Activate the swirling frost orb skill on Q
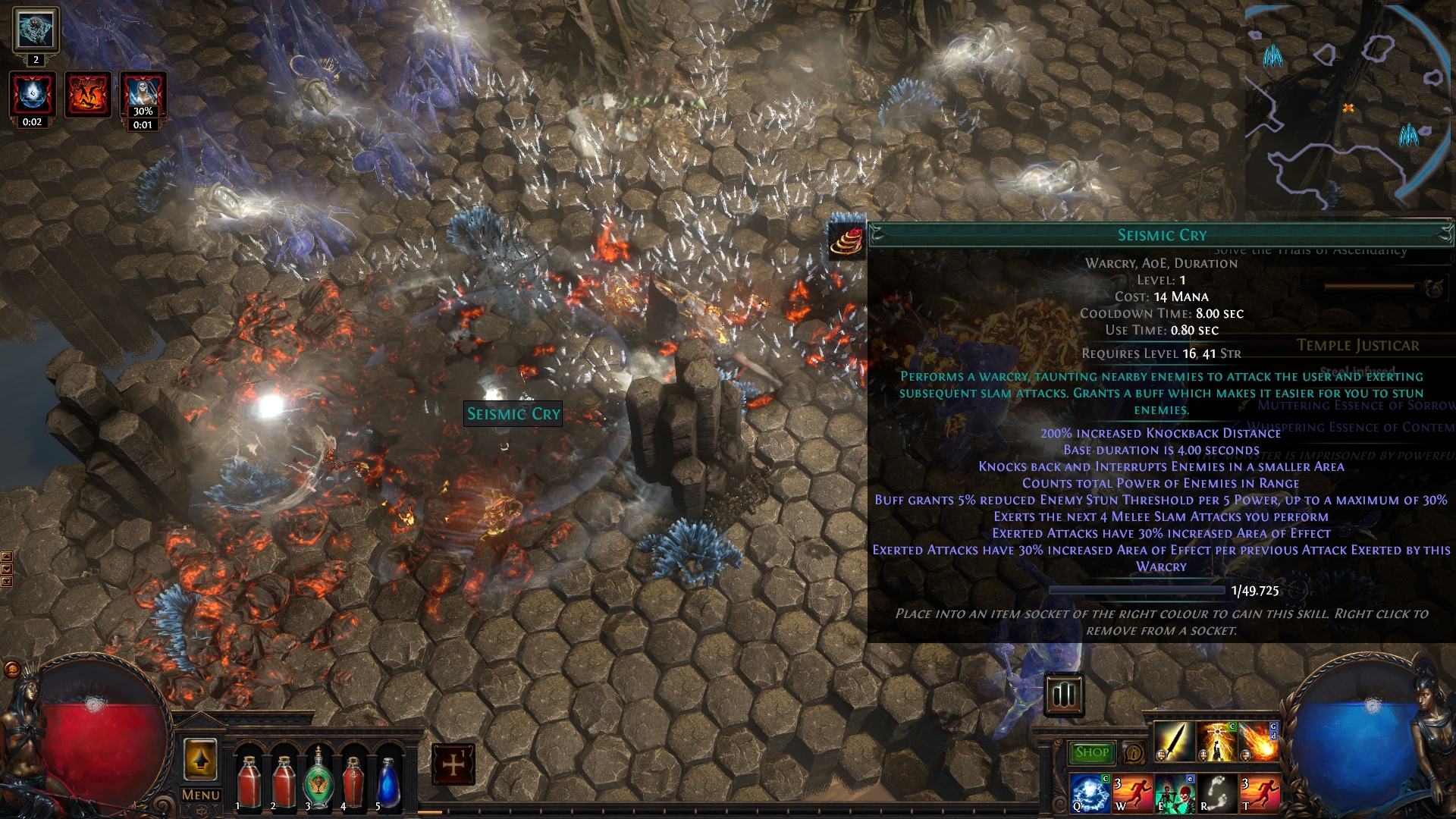The image size is (1456, 819). tap(1090, 792)
